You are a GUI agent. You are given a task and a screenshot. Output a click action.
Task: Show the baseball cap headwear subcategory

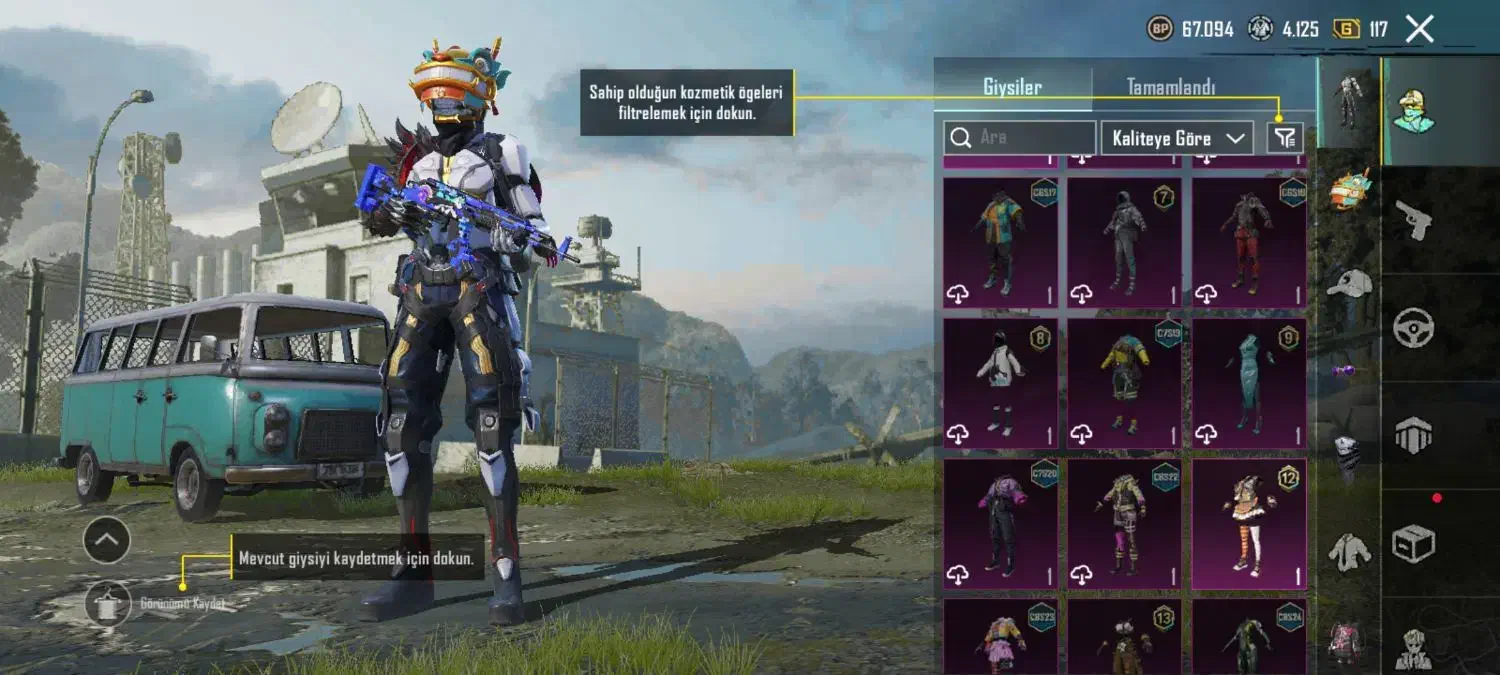(x=1349, y=284)
